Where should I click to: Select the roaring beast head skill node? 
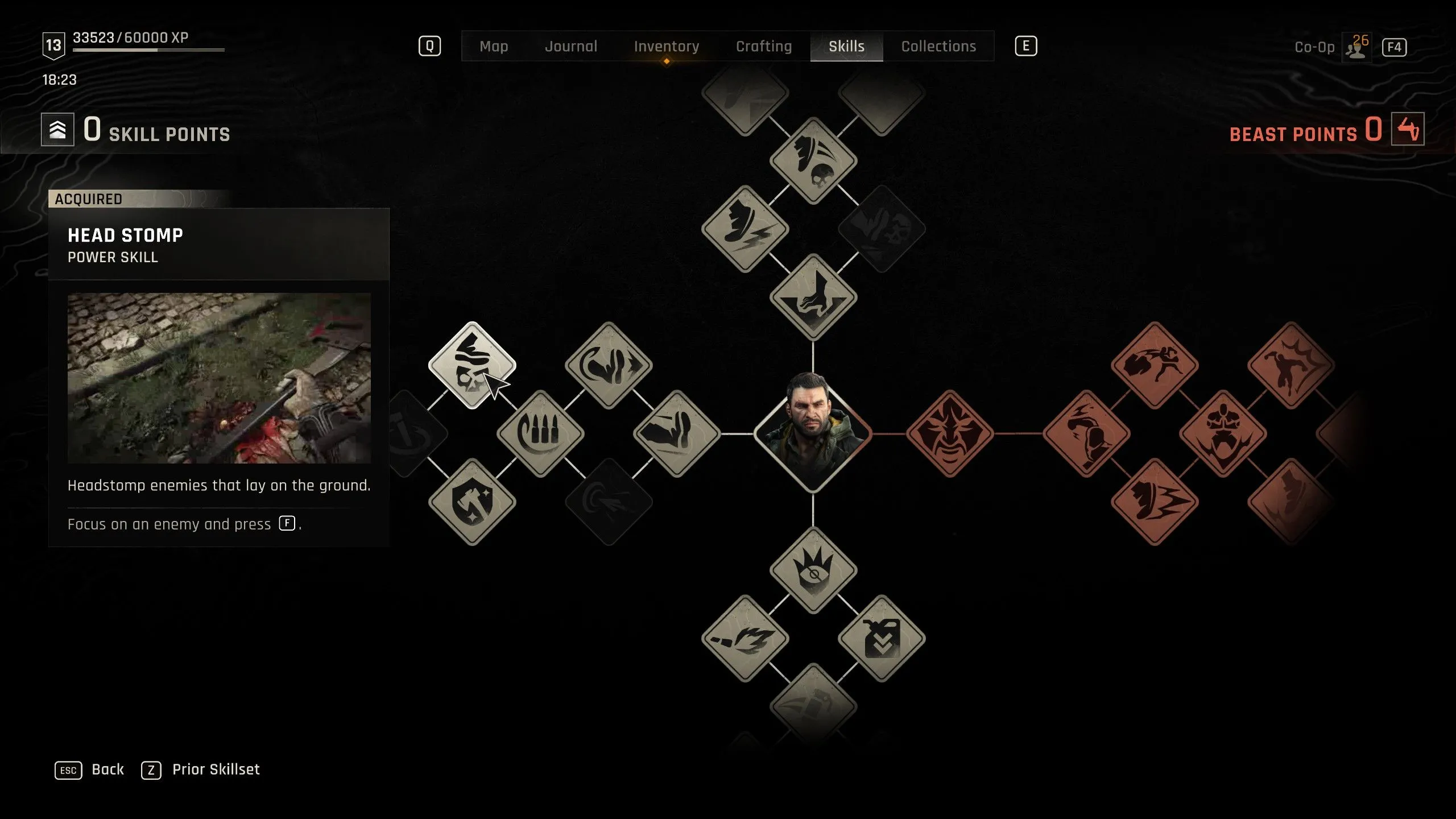coord(1223,433)
